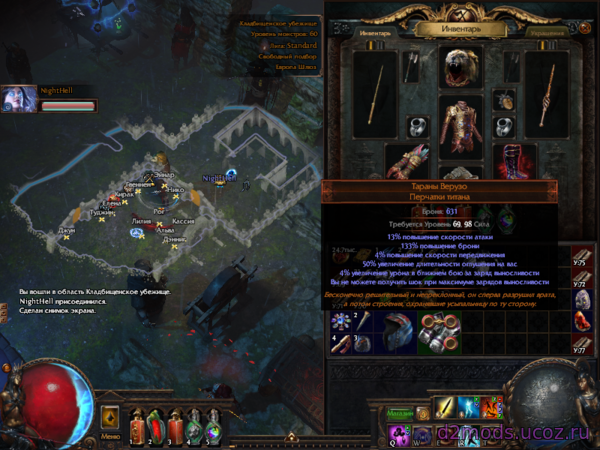Open the Украшения tab
Viewport: 600px width, 450px height.
pos(549,32)
